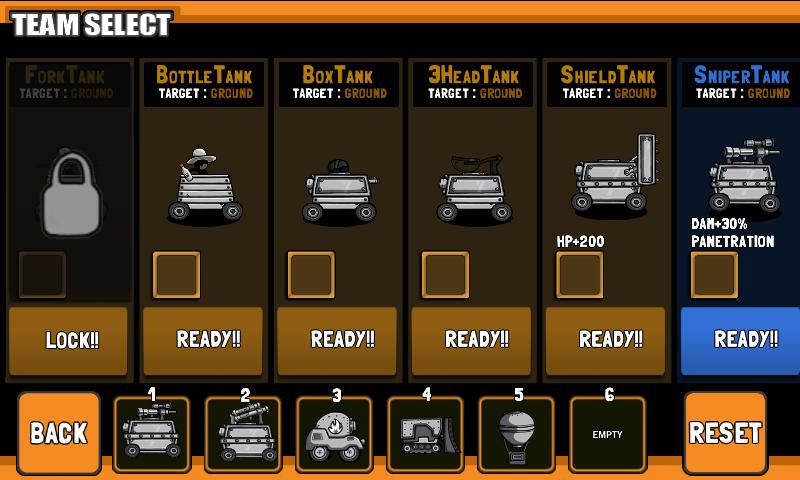
Task: Click the EMPTY team slot 6
Action: 607,435
